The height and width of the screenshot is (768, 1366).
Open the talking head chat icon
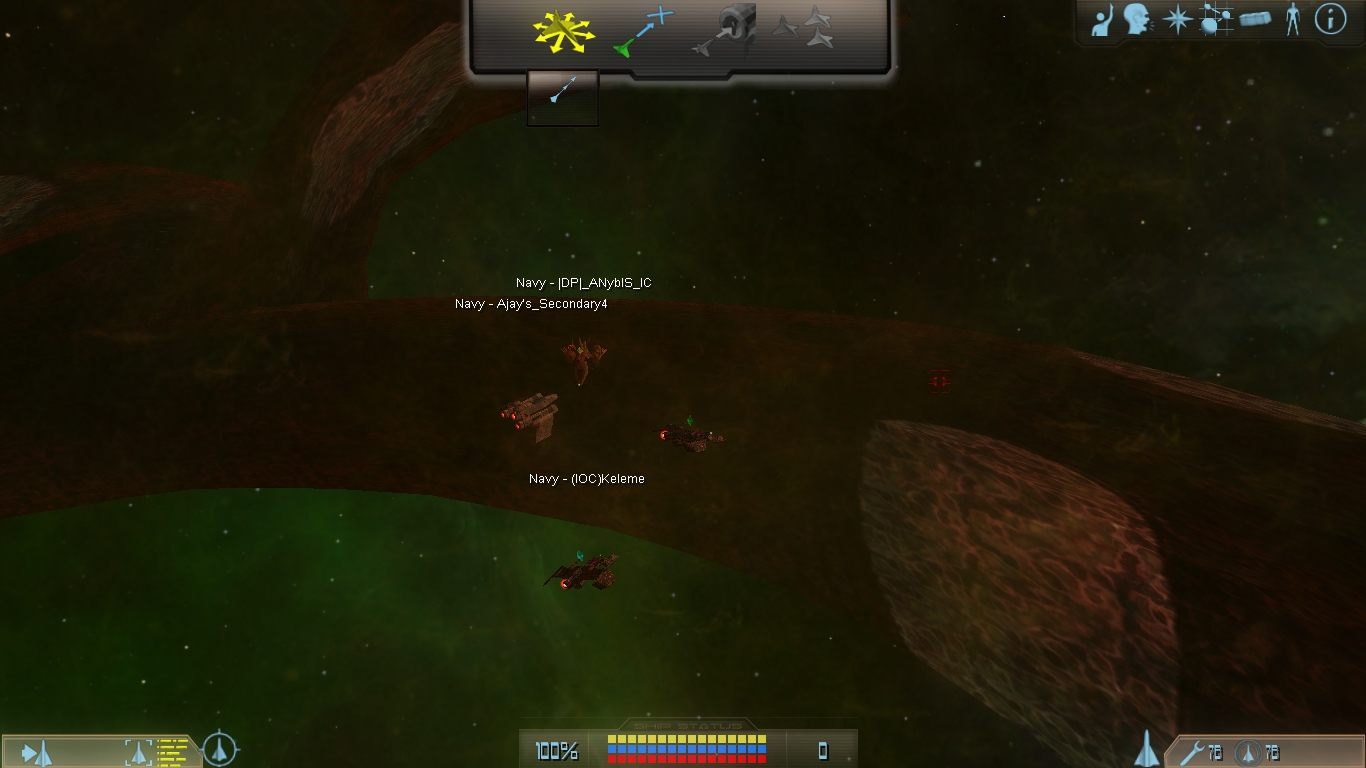pos(1137,20)
